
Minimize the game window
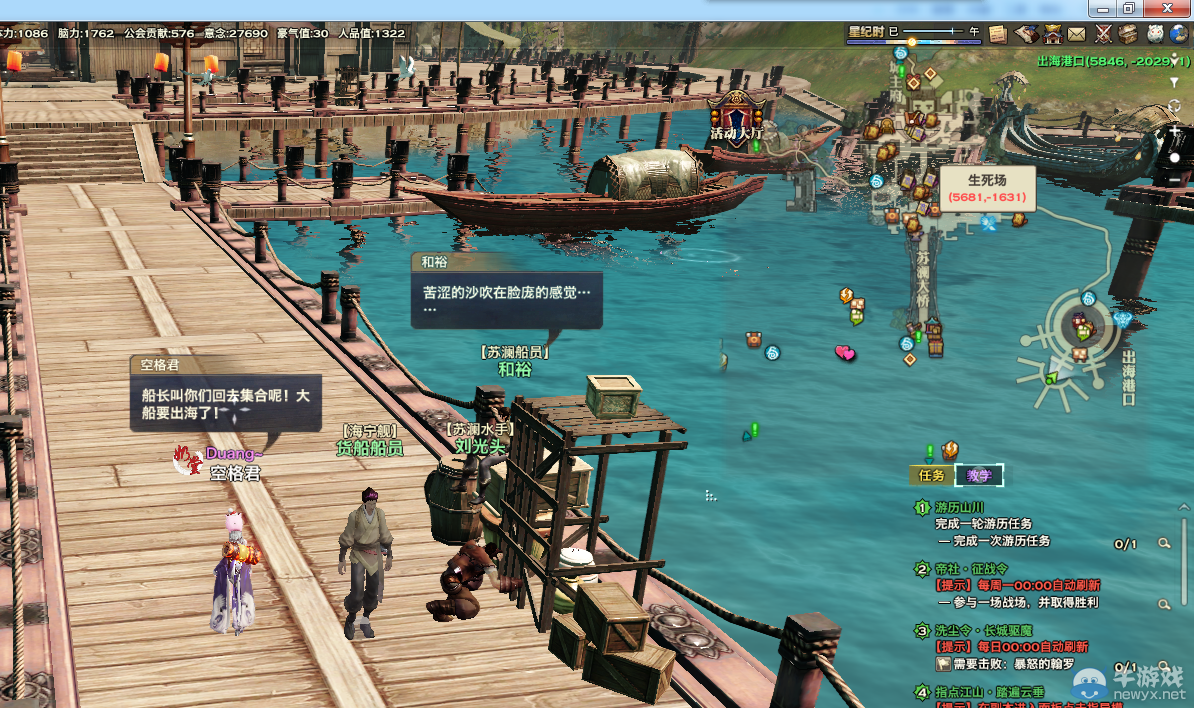[x=1102, y=7]
